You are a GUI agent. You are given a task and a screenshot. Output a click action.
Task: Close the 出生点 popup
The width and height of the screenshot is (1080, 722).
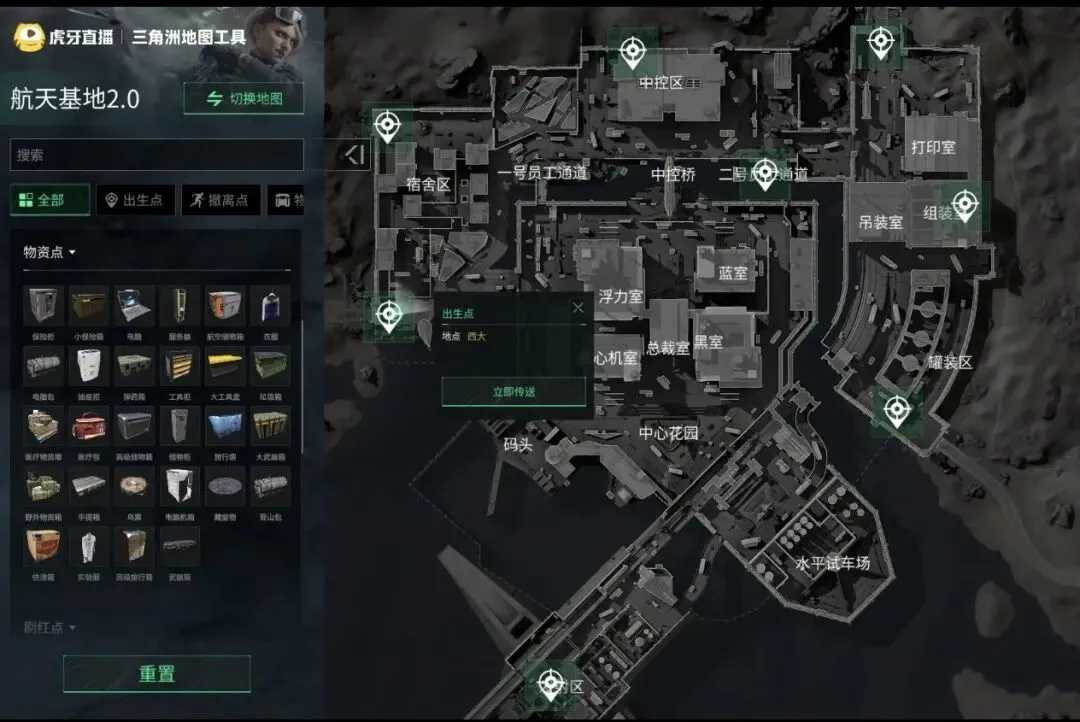coord(577,308)
